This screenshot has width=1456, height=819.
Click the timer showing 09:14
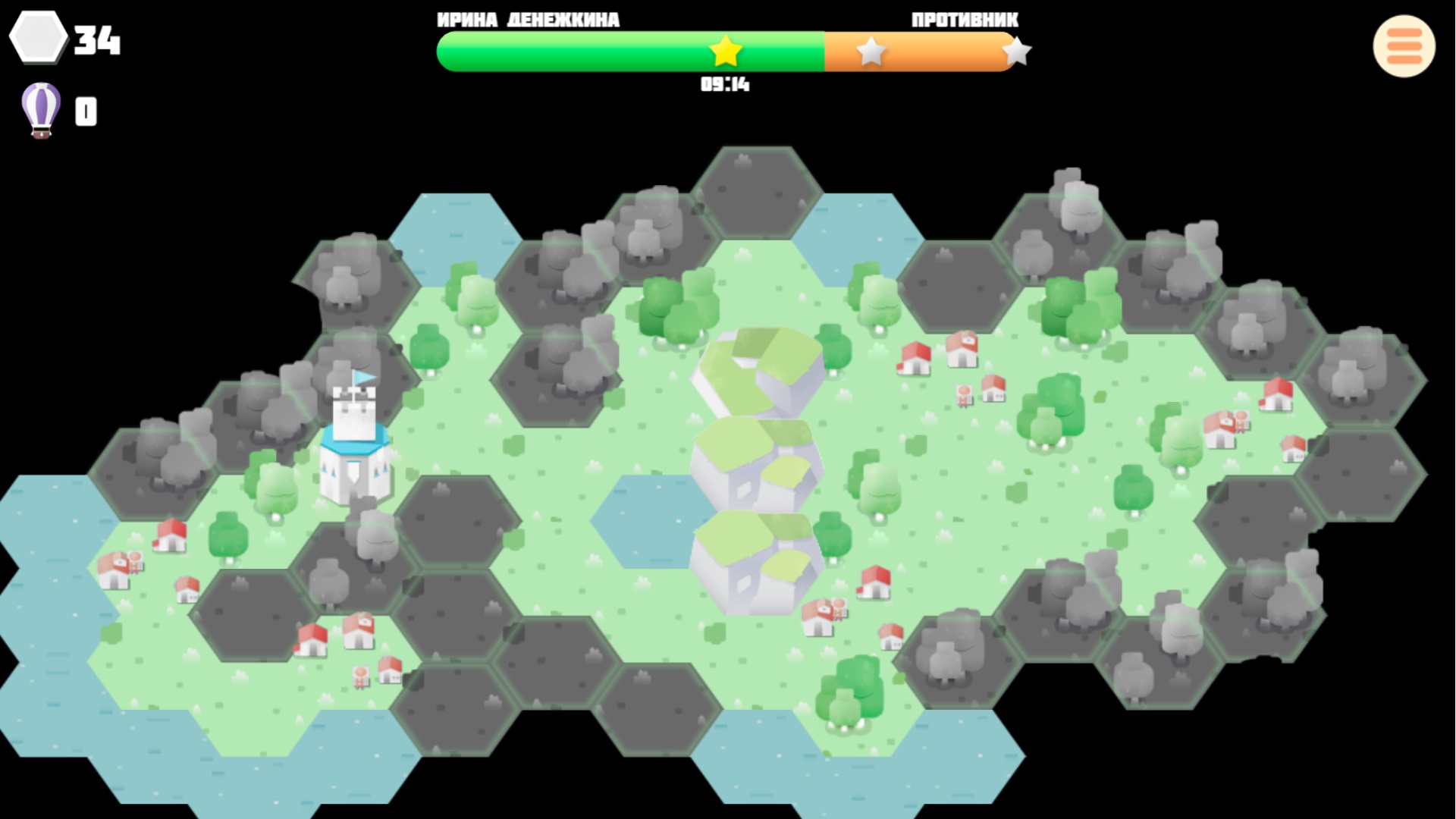click(725, 86)
